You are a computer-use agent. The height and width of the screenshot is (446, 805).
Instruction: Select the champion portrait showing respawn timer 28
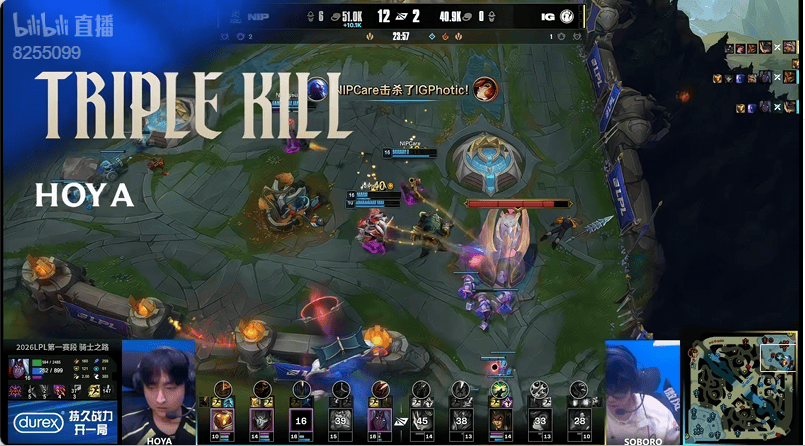(580, 420)
